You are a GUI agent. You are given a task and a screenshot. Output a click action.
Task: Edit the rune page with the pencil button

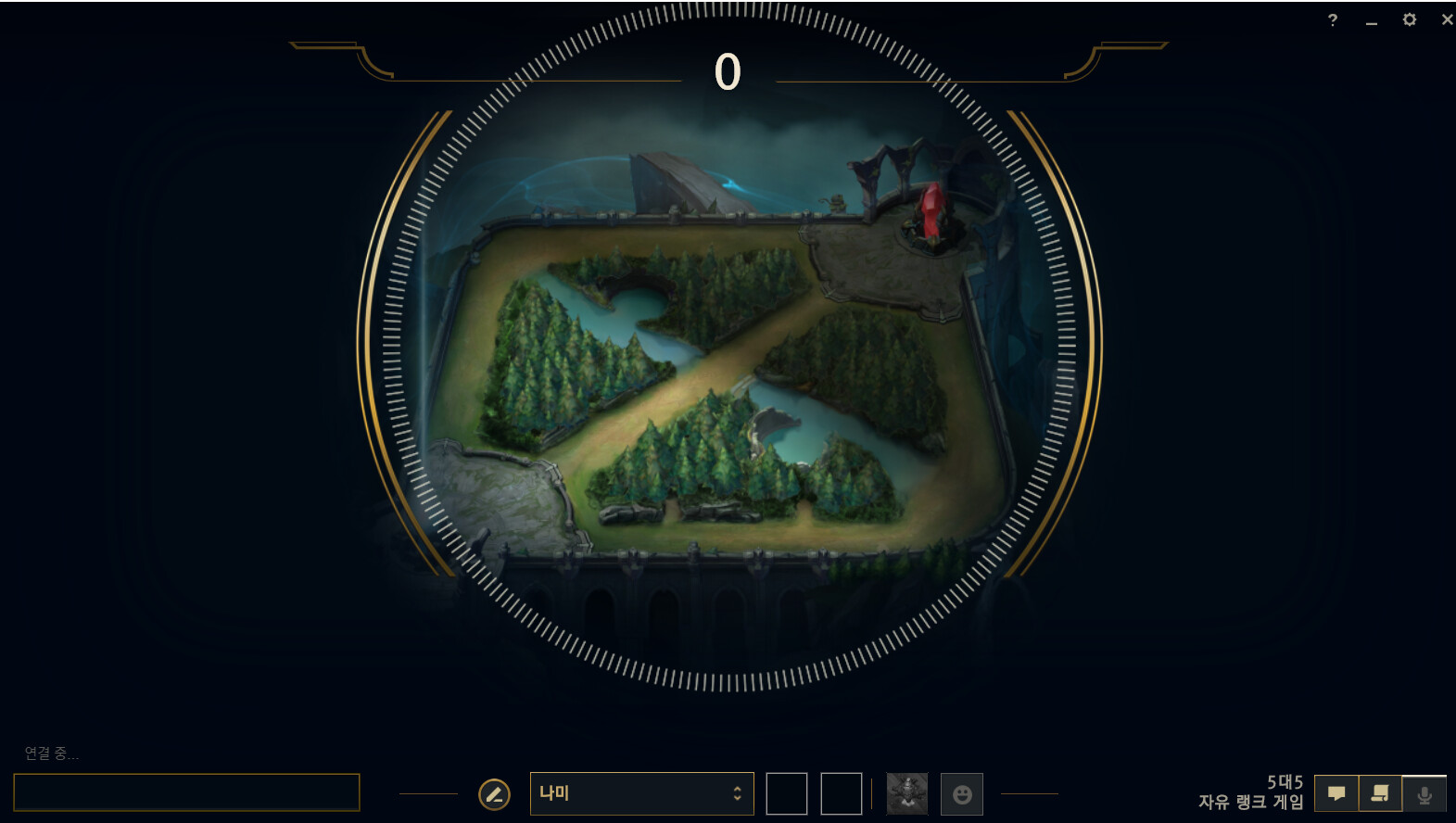494,794
